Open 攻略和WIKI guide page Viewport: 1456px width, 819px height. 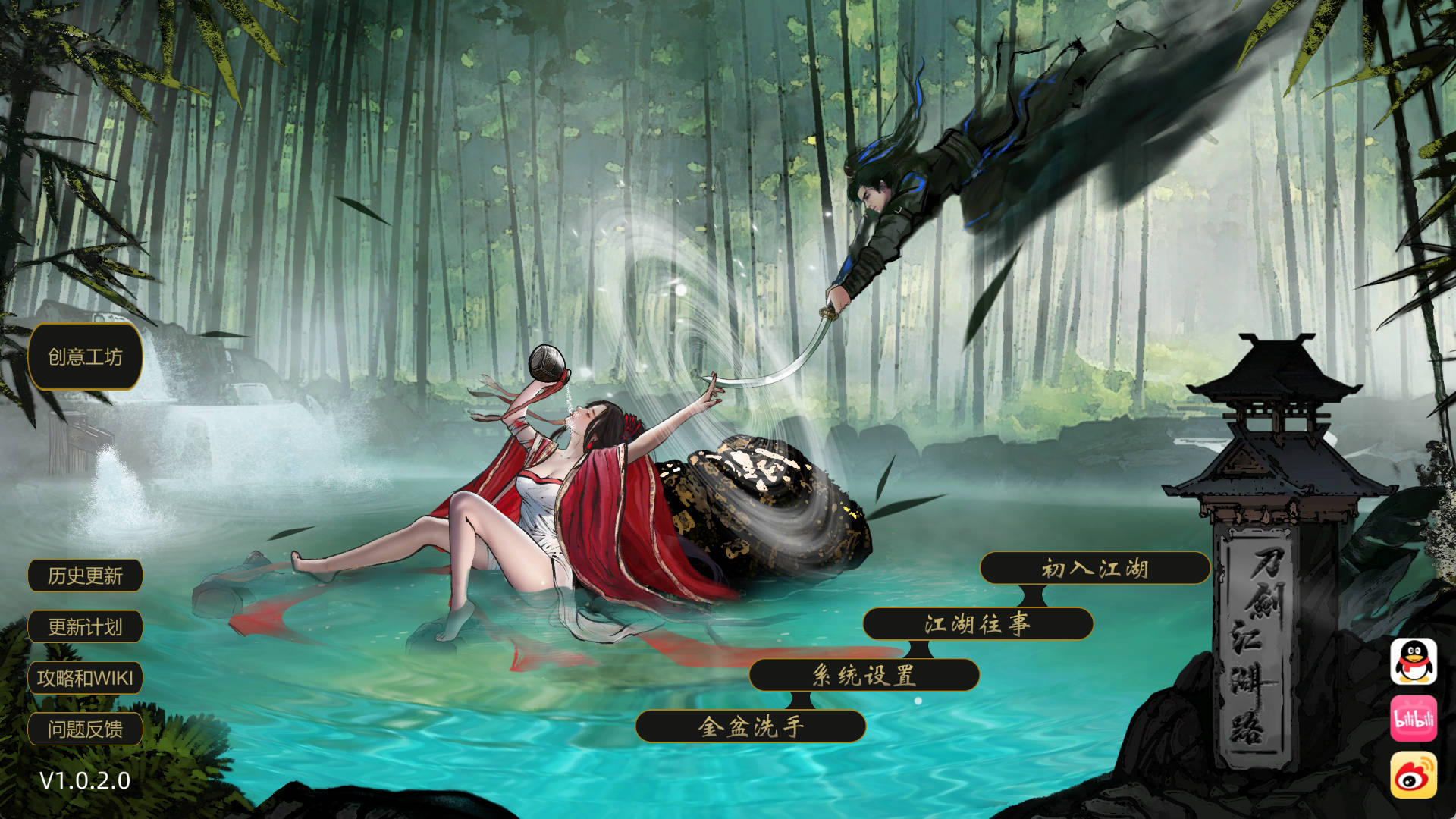point(85,678)
